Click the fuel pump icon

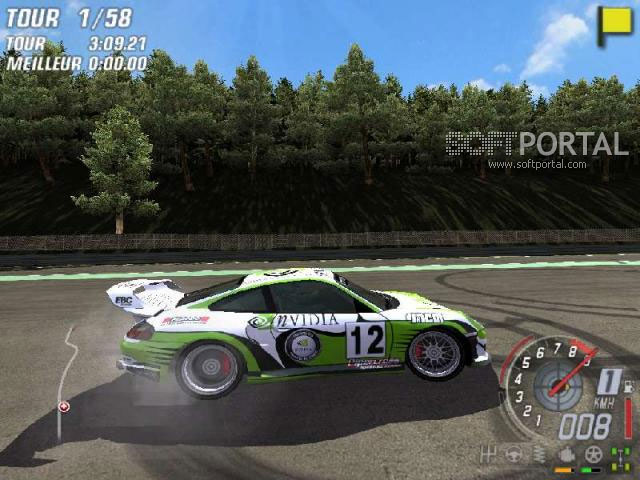[628, 385]
